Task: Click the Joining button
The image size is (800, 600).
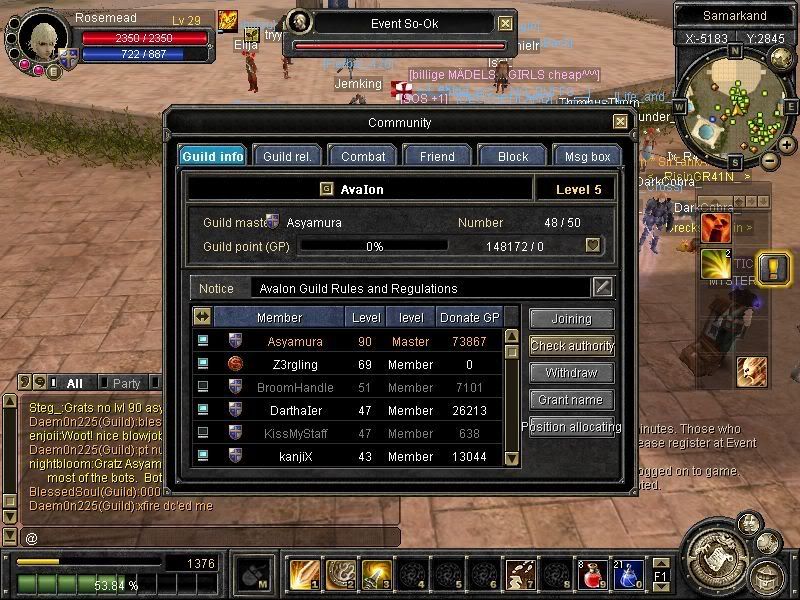Action: pyautogui.click(x=571, y=319)
